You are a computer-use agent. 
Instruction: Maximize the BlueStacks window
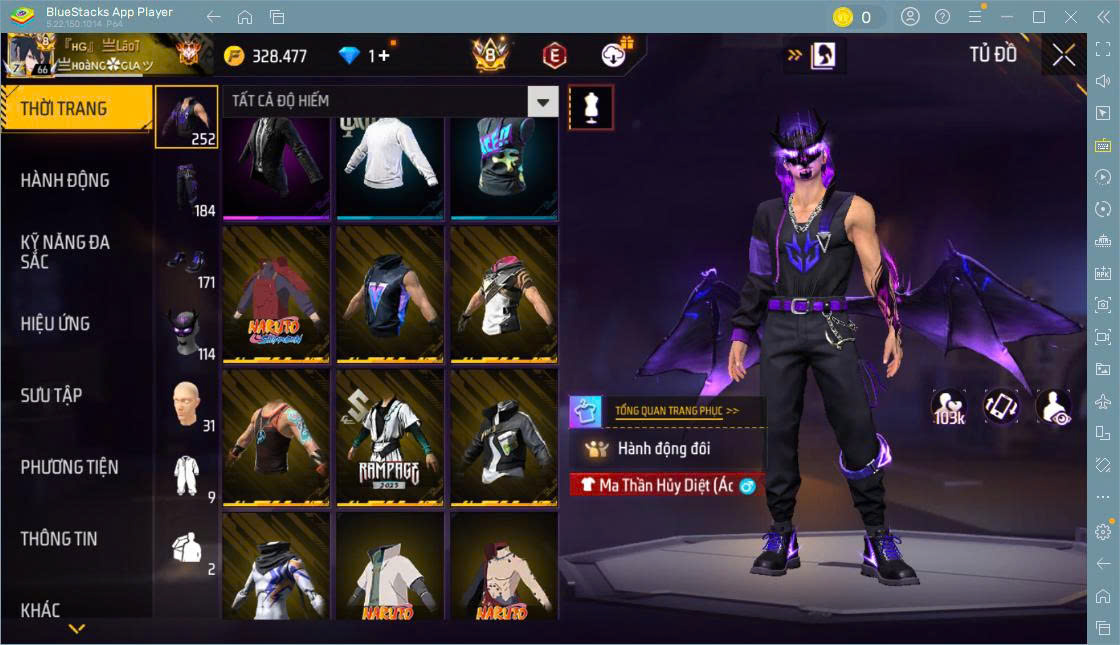1039,17
